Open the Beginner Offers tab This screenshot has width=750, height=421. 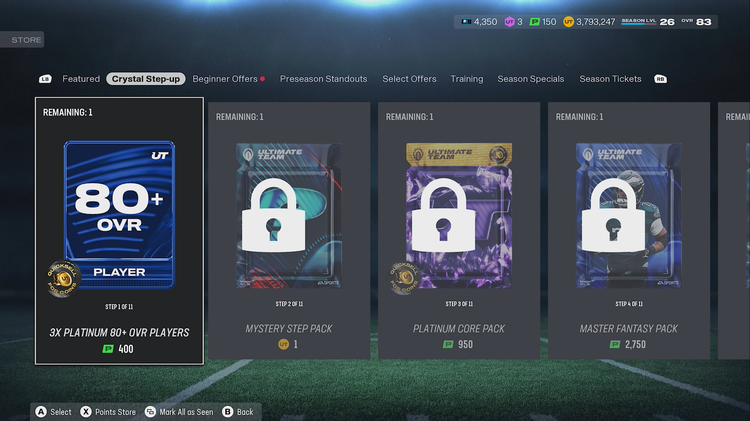point(225,79)
